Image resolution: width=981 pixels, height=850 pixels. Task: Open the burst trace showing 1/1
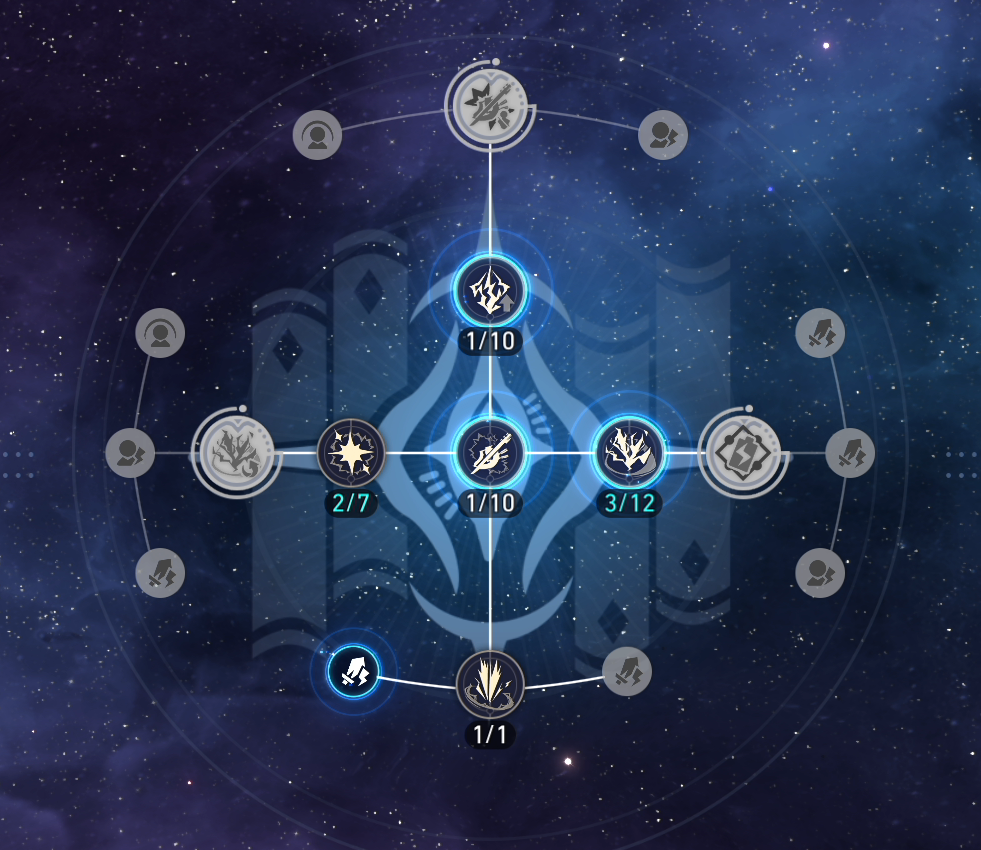tap(490, 685)
